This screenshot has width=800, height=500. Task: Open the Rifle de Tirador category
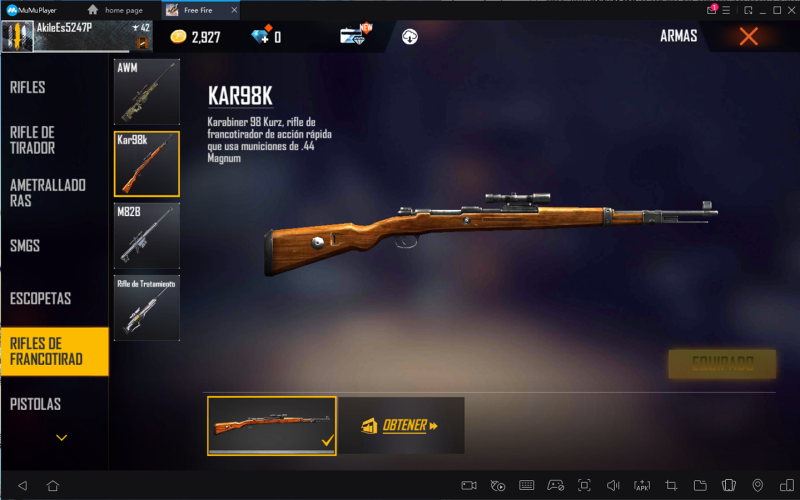click(33, 140)
